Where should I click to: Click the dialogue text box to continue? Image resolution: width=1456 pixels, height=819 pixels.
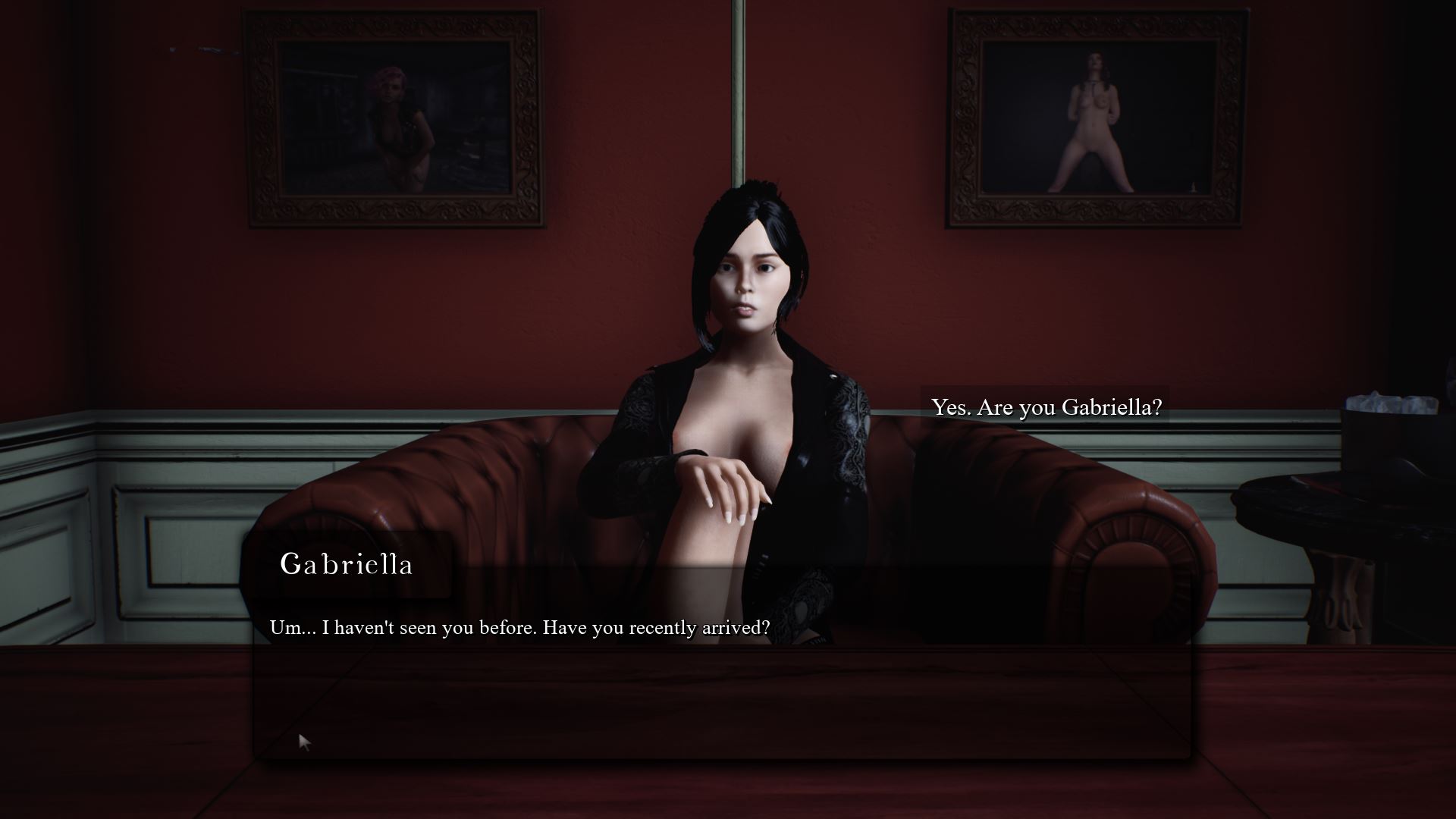point(720,682)
